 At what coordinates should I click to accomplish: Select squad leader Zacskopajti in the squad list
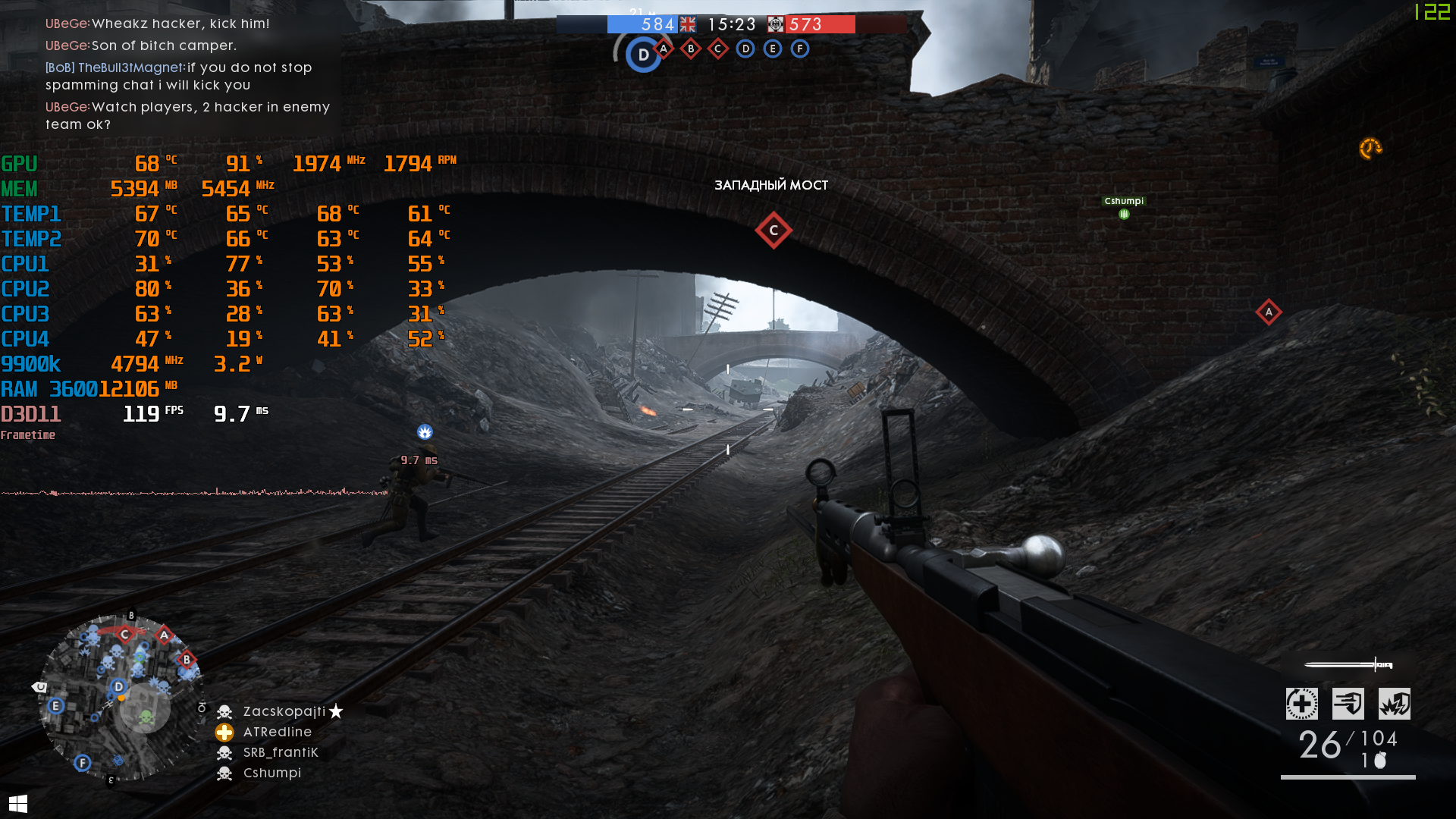tap(284, 711)
